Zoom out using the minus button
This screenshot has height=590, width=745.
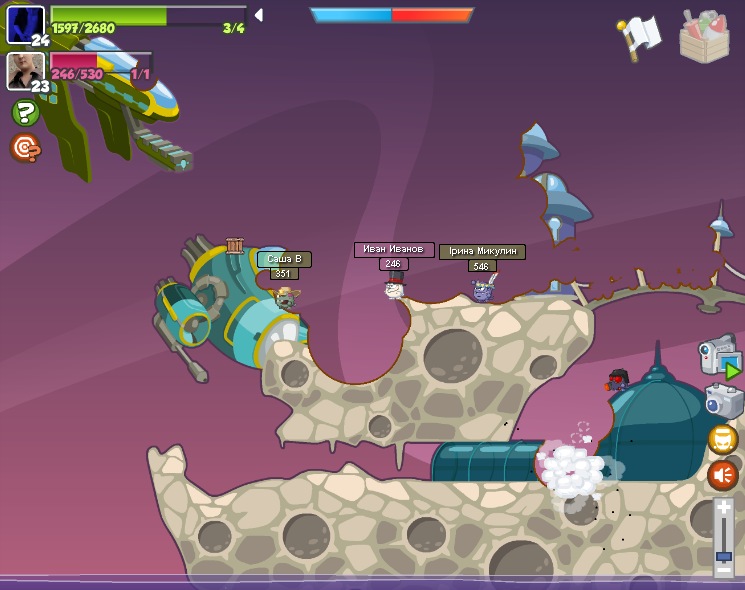(x=723, y=569)
